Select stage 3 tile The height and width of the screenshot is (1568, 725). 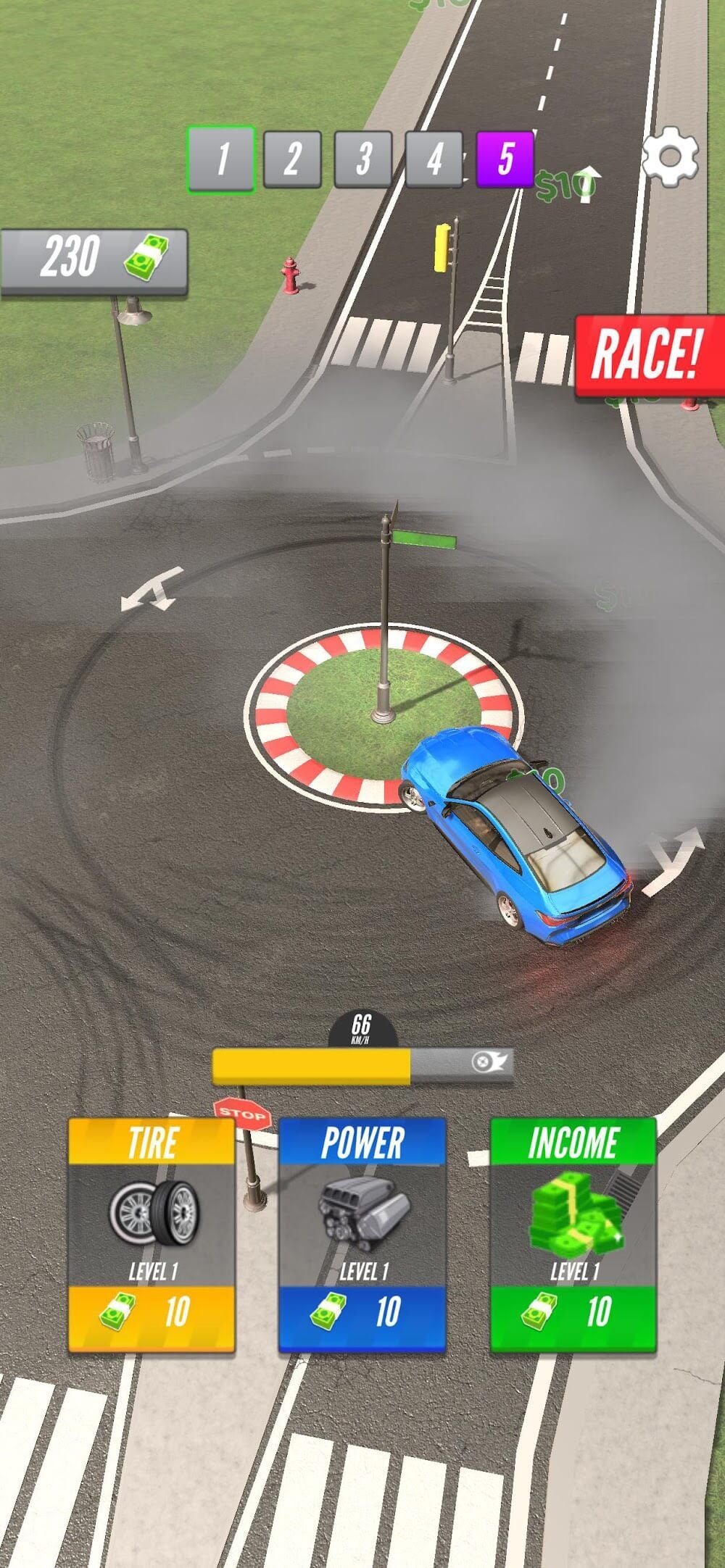[x=363, y=159]
